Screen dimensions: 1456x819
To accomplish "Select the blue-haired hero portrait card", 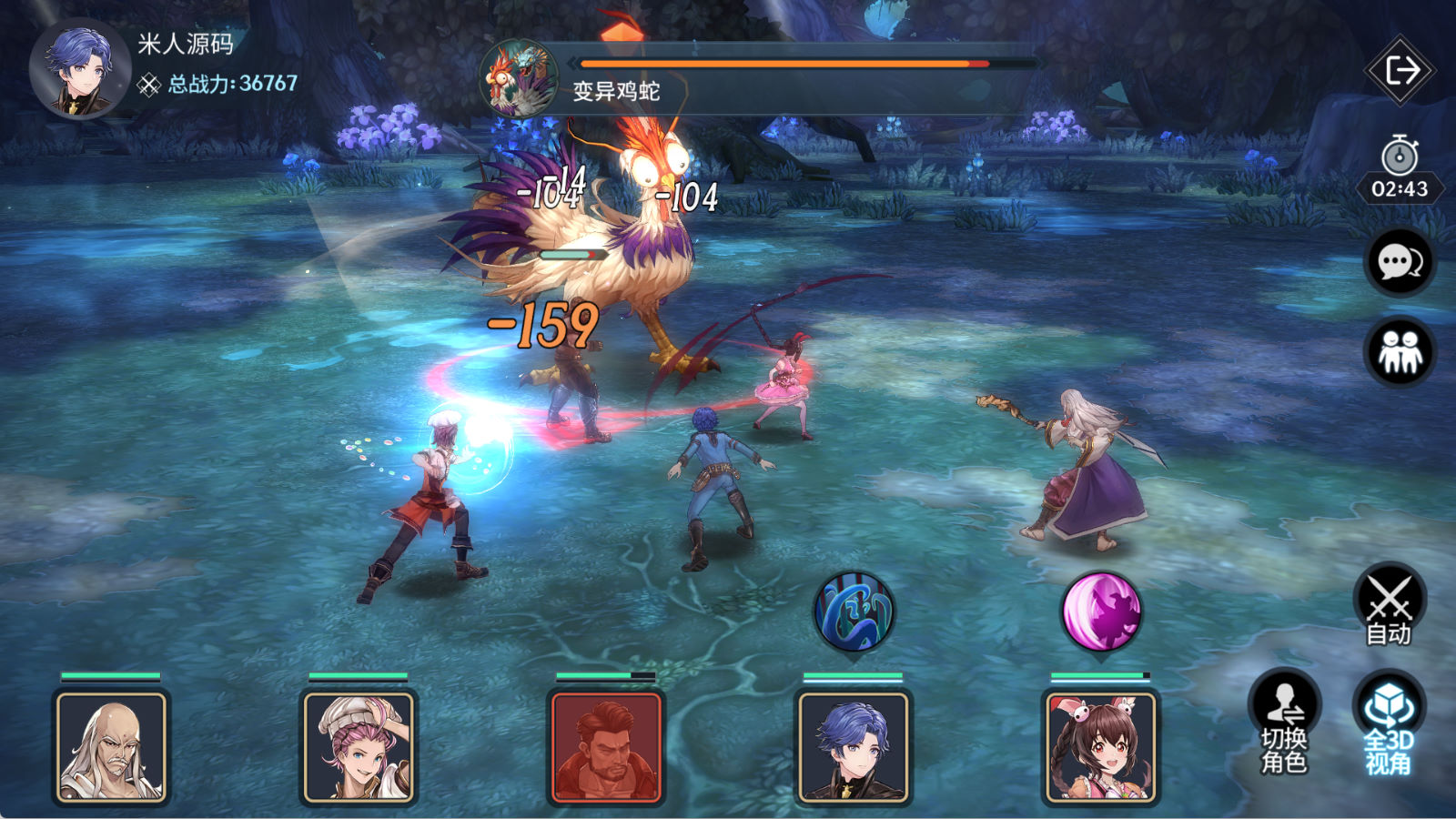I will (x=854, y=747).
